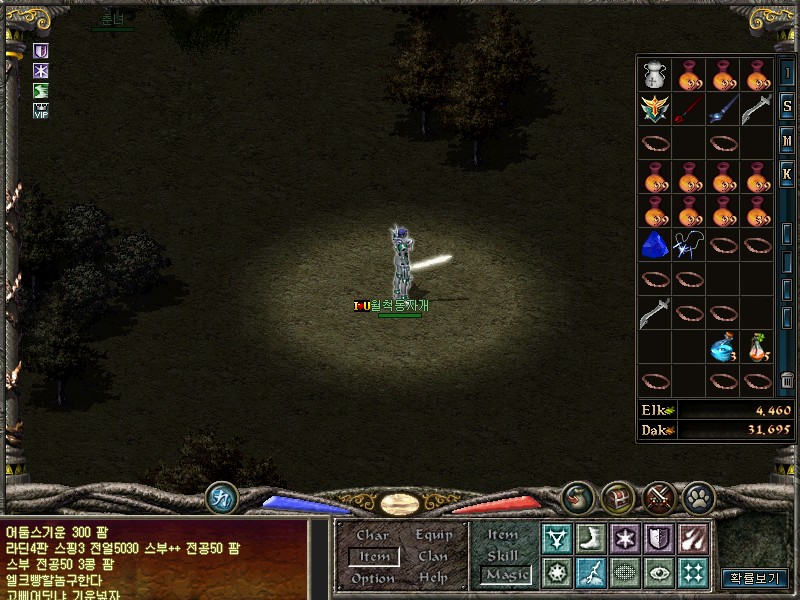The height and width of the screenshot is (600, 800).
Task: Switch to the Skill tab
Action: pyautogui.click(x=503, y=555)
